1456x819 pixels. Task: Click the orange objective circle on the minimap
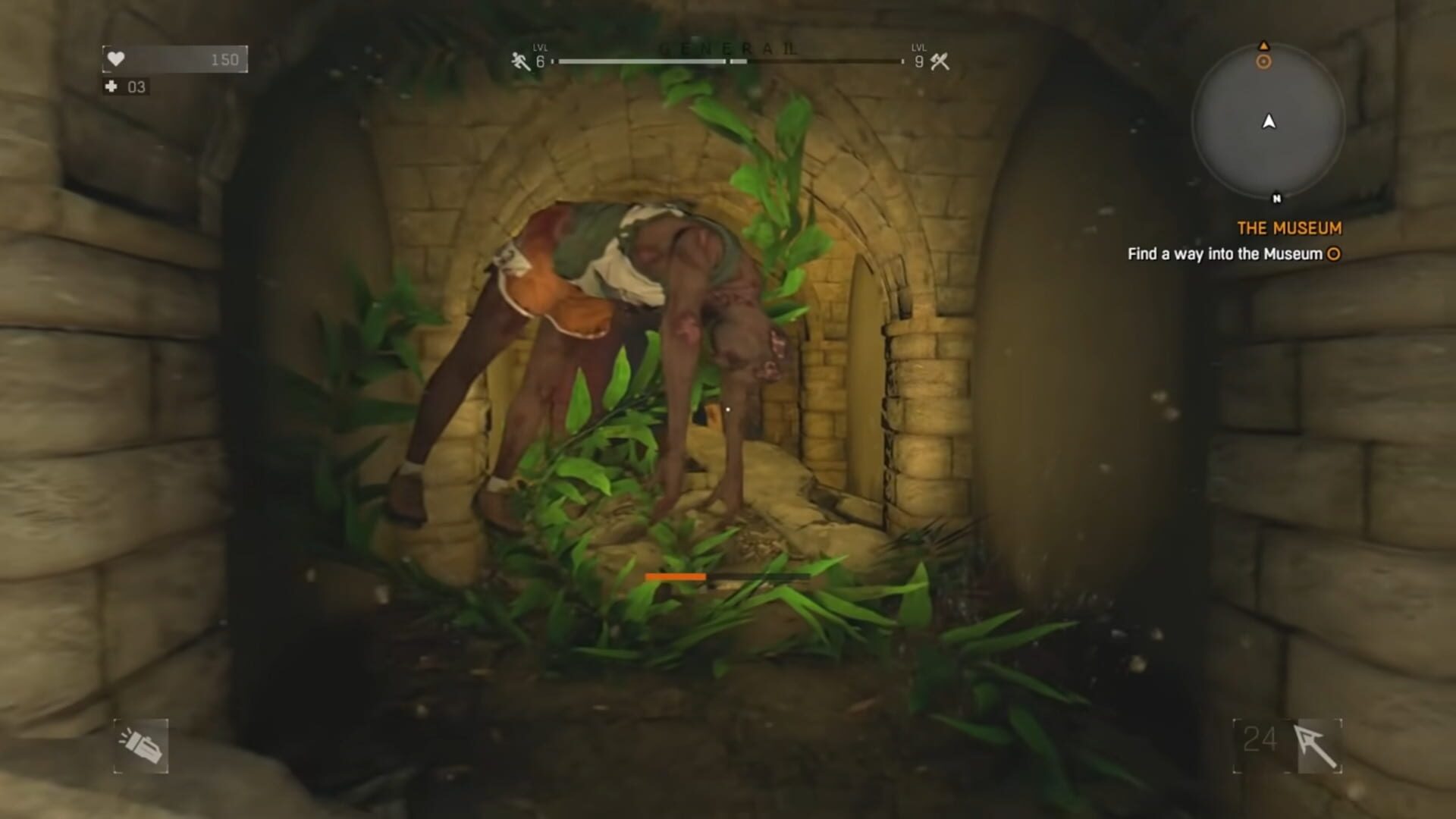point(1263,63)
